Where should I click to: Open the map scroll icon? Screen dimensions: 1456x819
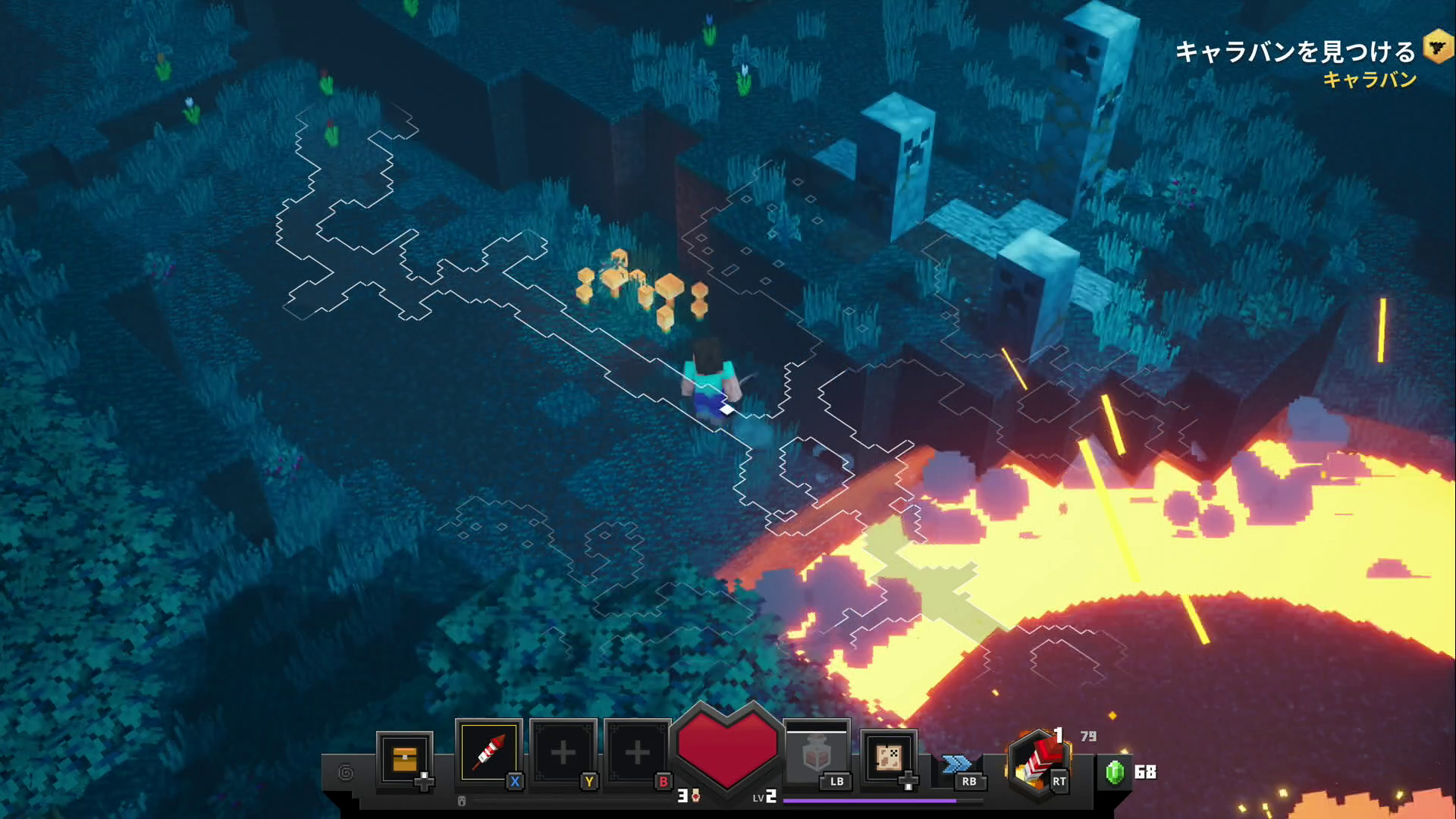click(888, 757)
